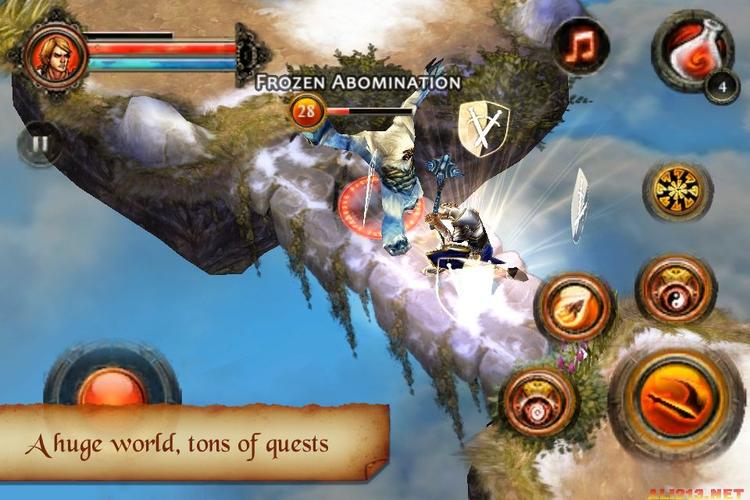Activate the golden sunburst skill
Image resolution: width=750 pixels, height=500 pixels.
tap(676, 191)
